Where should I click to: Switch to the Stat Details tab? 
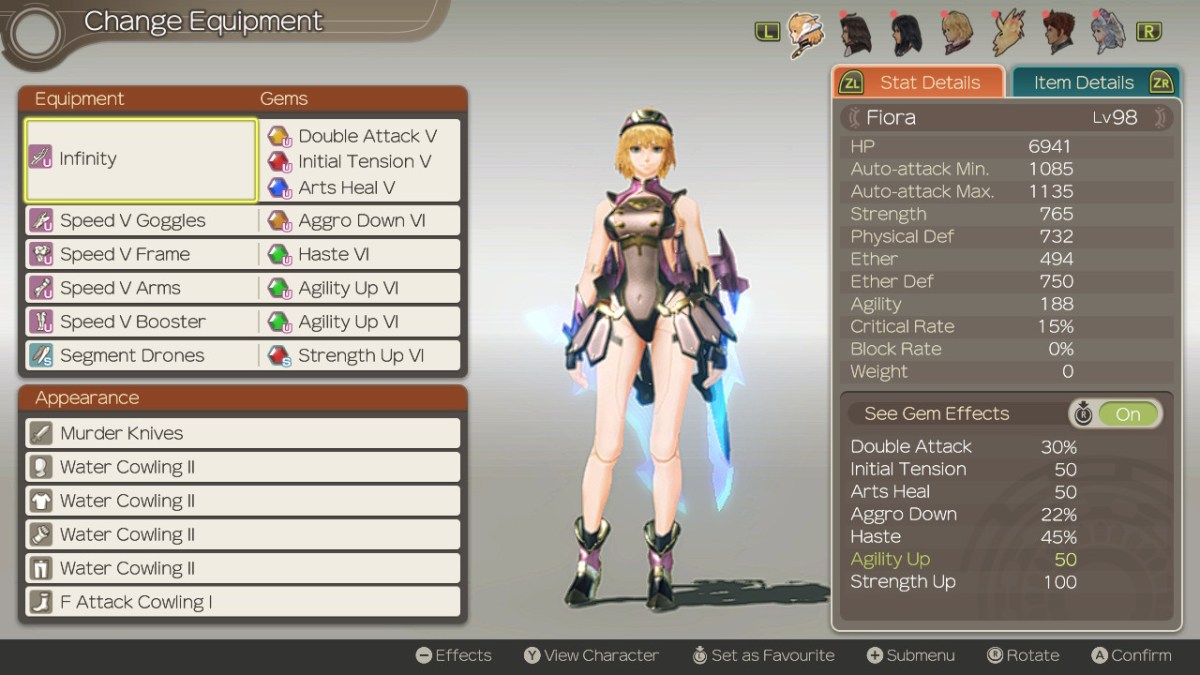919,83
